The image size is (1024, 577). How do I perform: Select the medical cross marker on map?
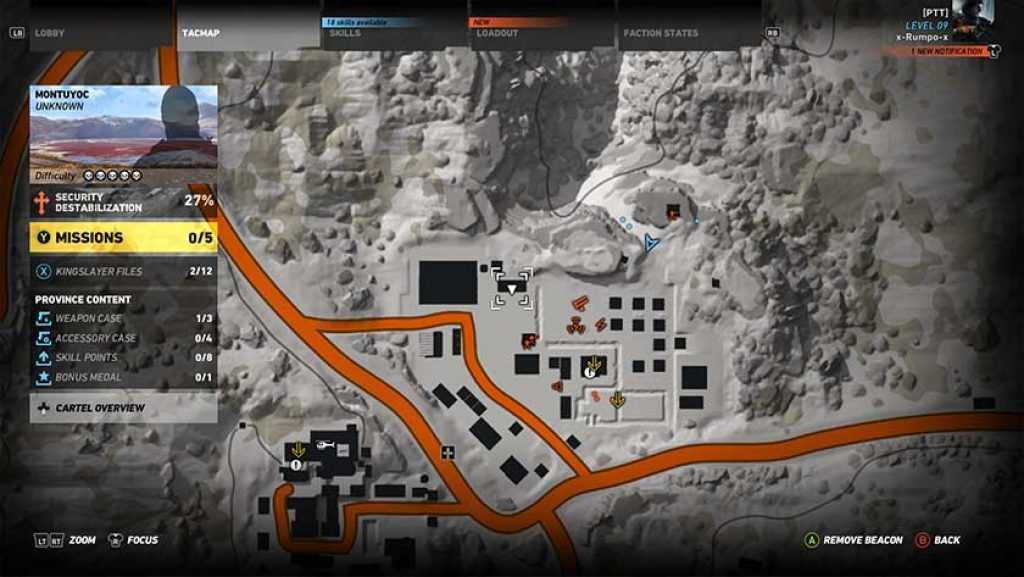tap(448, 453)
